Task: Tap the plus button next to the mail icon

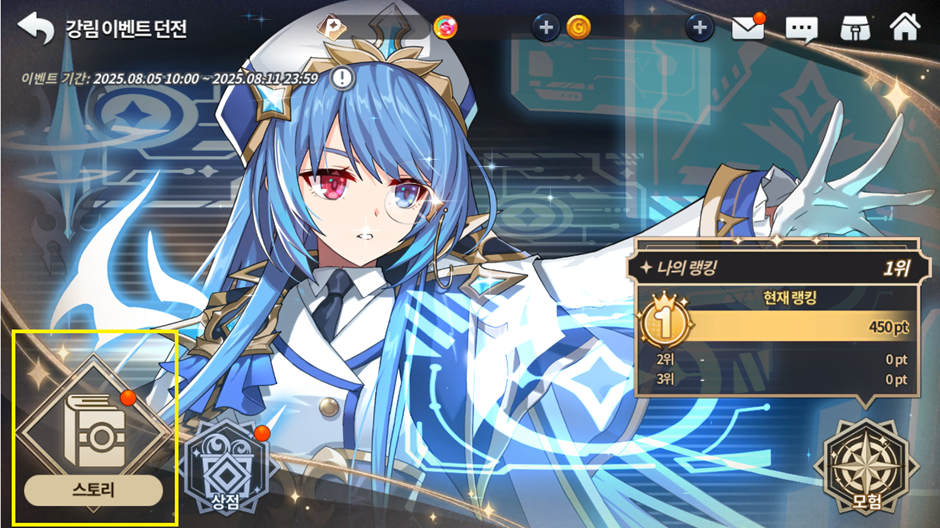Action: click(699, 28)
